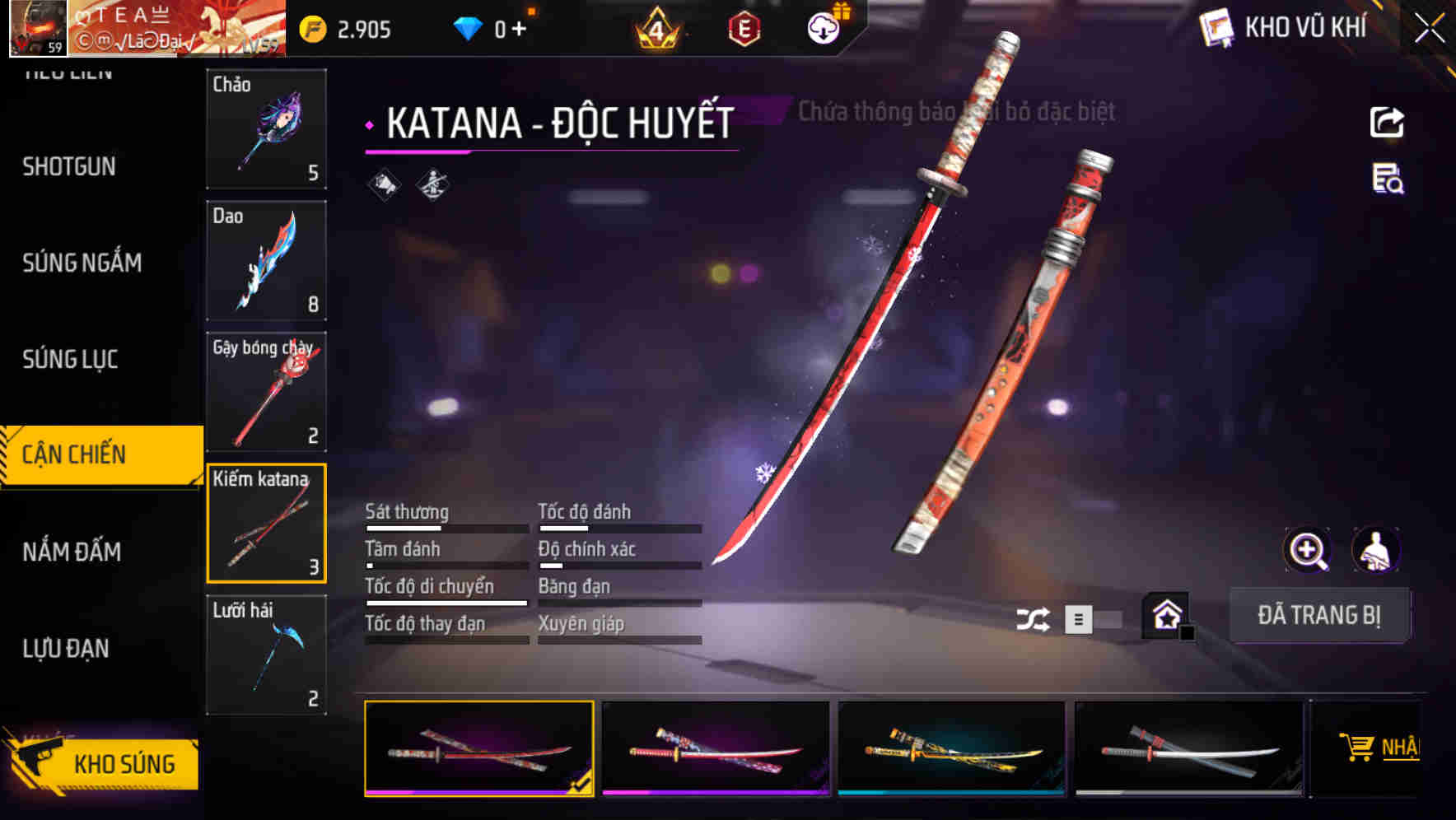
Task: Toggle the skin rotation switch
Action: [x=1095, y=618]
